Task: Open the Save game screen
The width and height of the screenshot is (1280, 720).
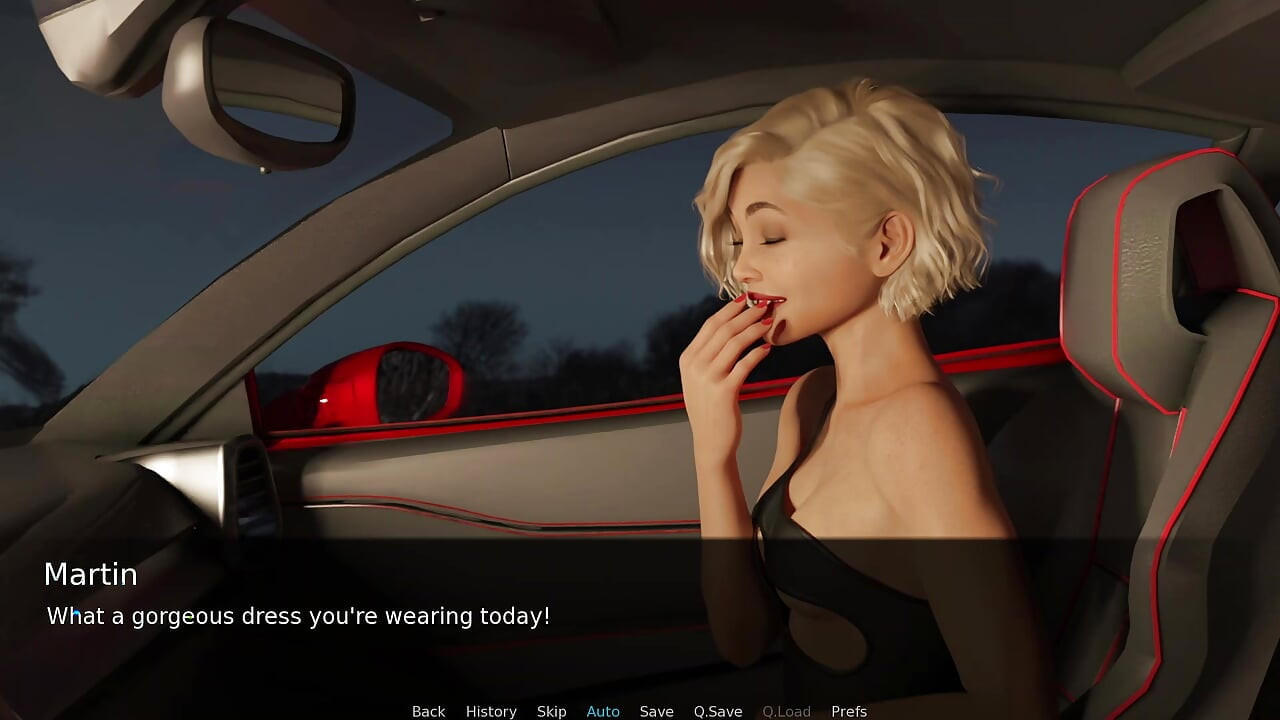Action: click(656, 711)
